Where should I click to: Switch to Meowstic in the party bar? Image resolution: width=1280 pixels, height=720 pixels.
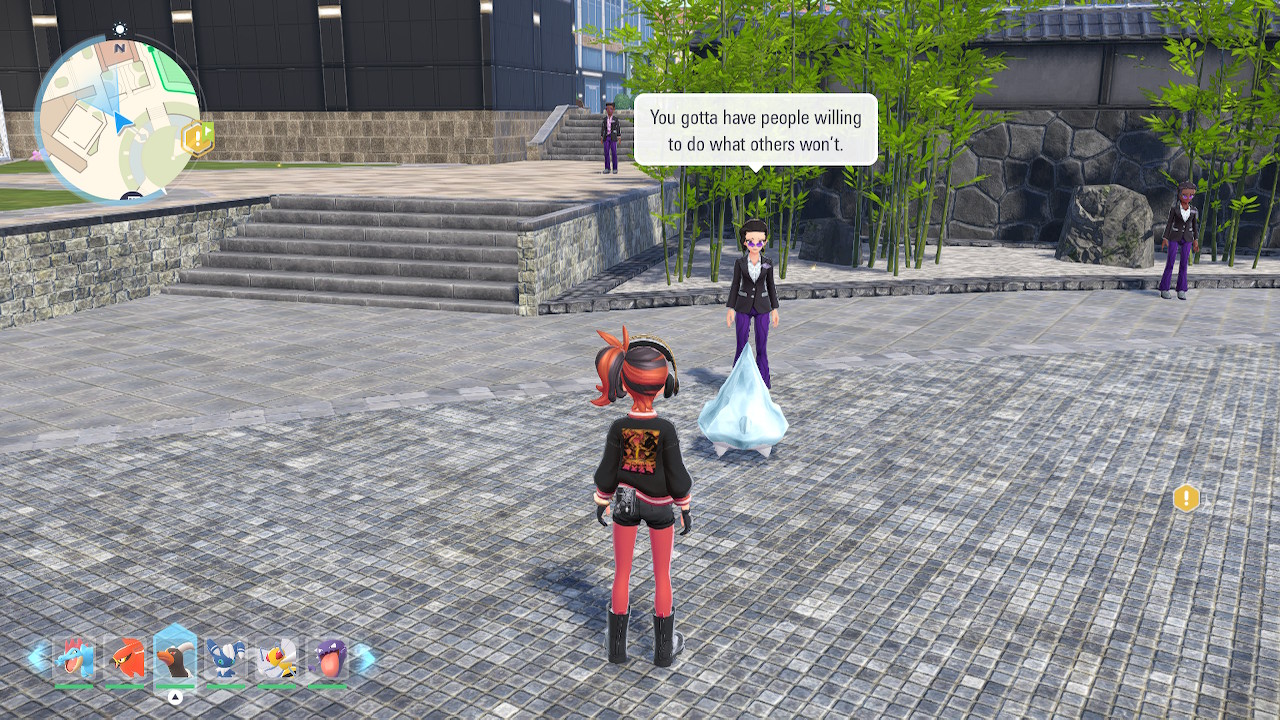pos(226,659)
